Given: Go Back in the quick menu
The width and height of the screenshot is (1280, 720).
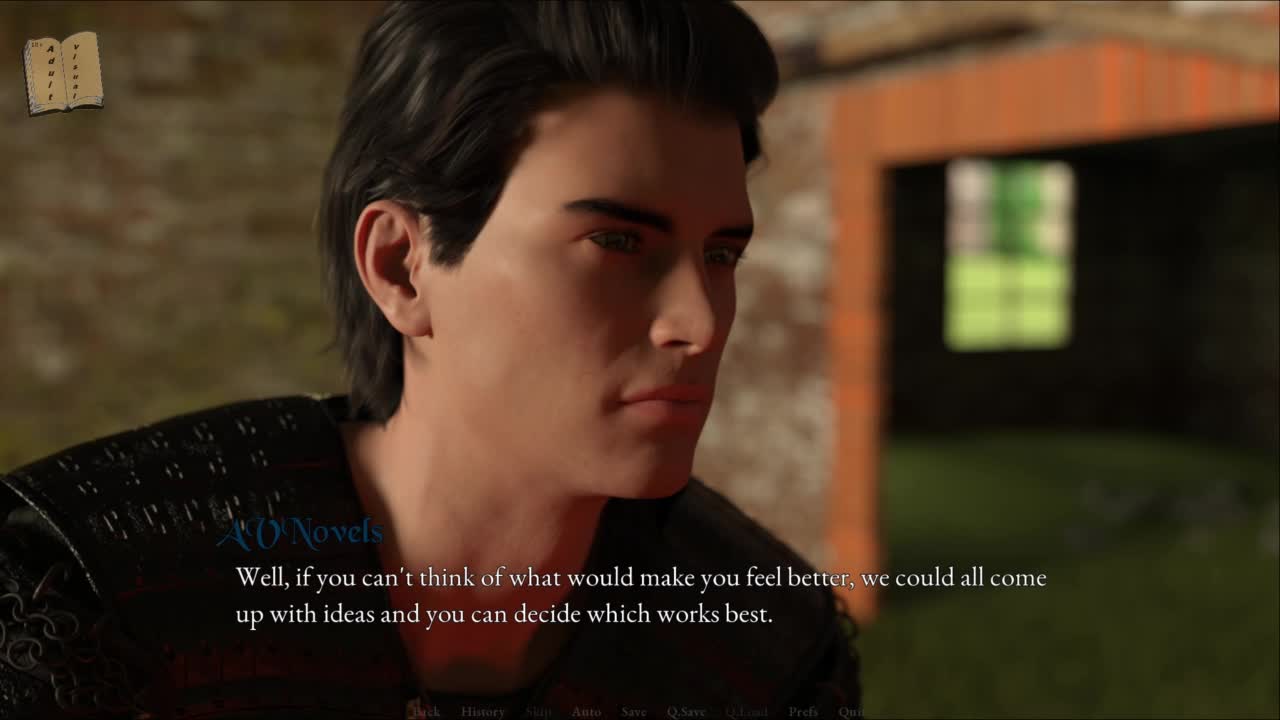Looking at the screenshot, I should (x=426, y=712).
